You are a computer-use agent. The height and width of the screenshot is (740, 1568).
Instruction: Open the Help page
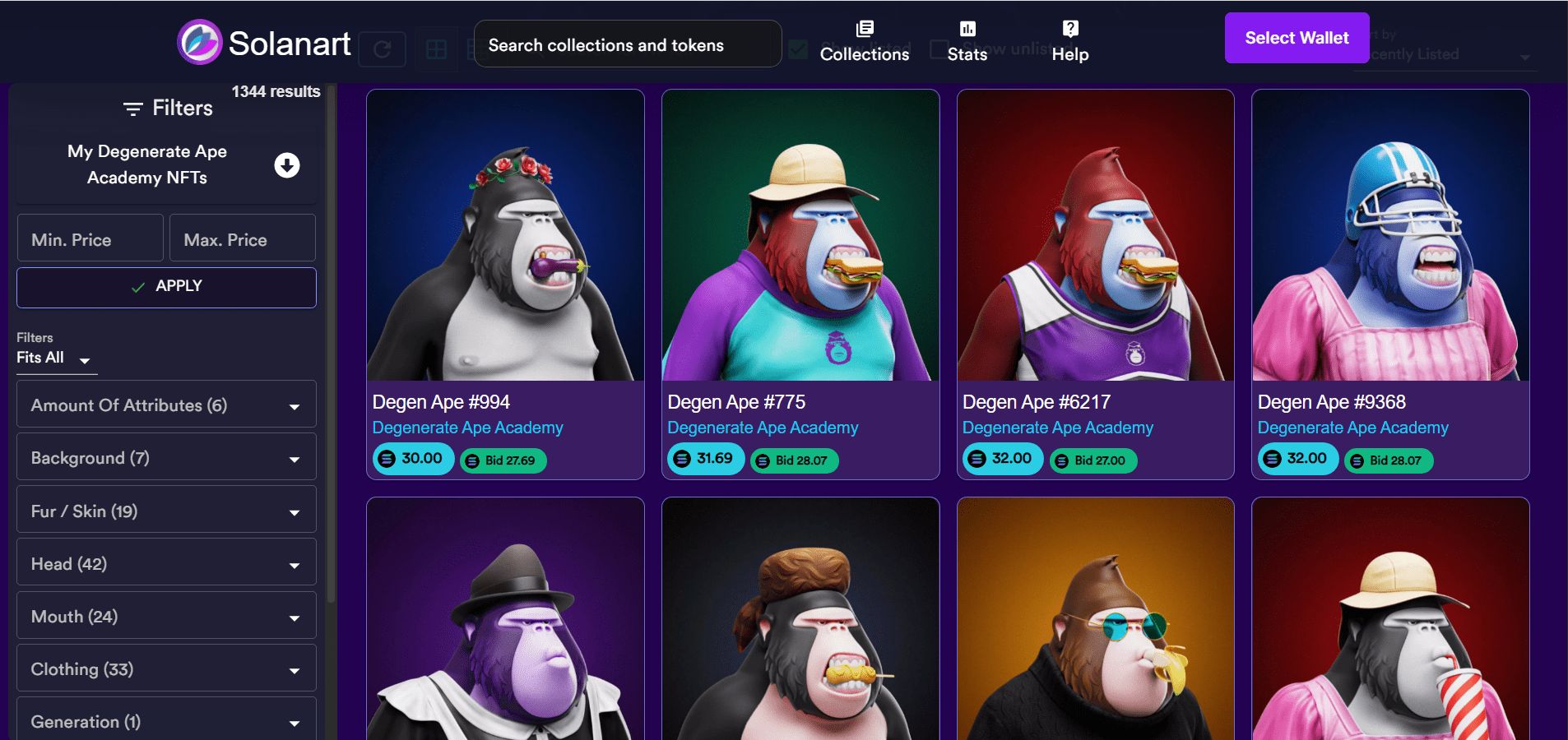pos(1069,42)
